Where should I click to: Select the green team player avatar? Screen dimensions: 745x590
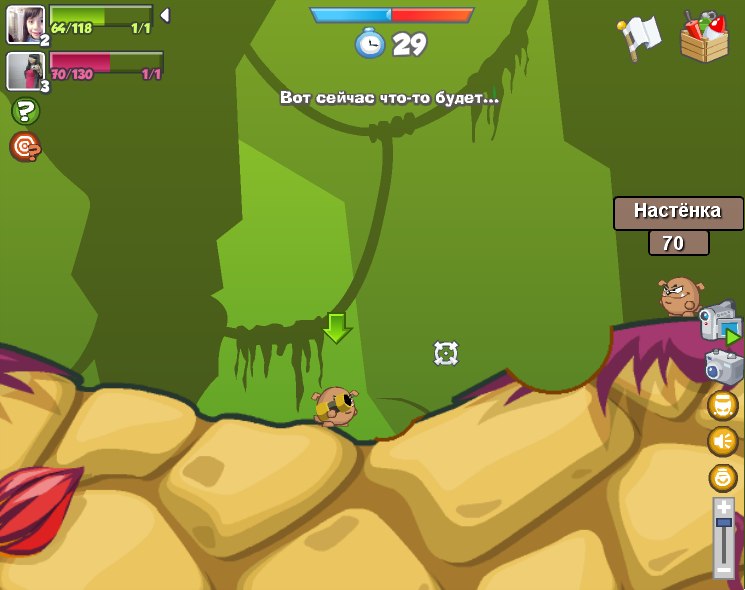pyautogui.click(x=25, y=24)
